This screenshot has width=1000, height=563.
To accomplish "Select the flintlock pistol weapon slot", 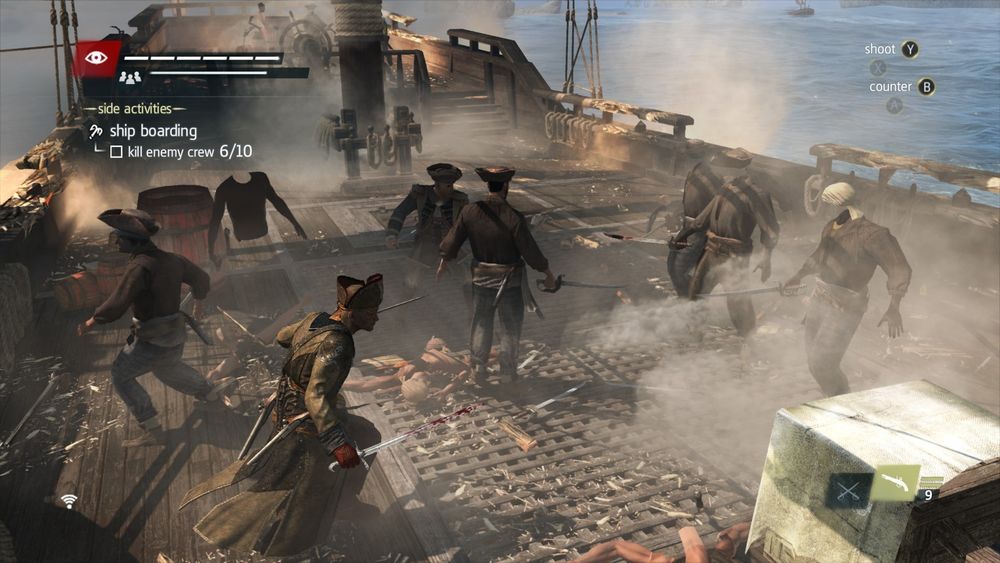I will pos(895,484).
